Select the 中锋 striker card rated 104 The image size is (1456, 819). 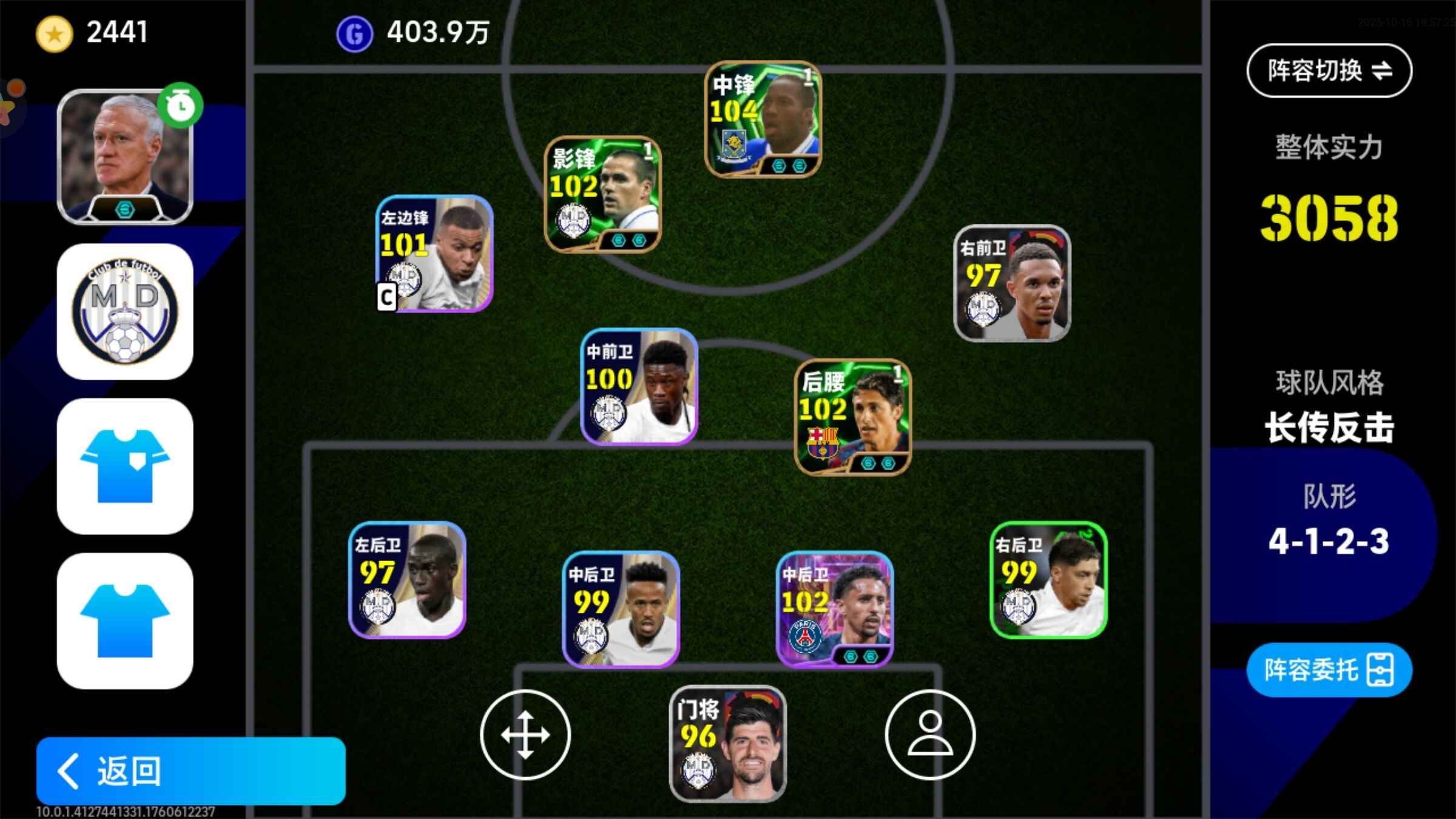point(763,120)
